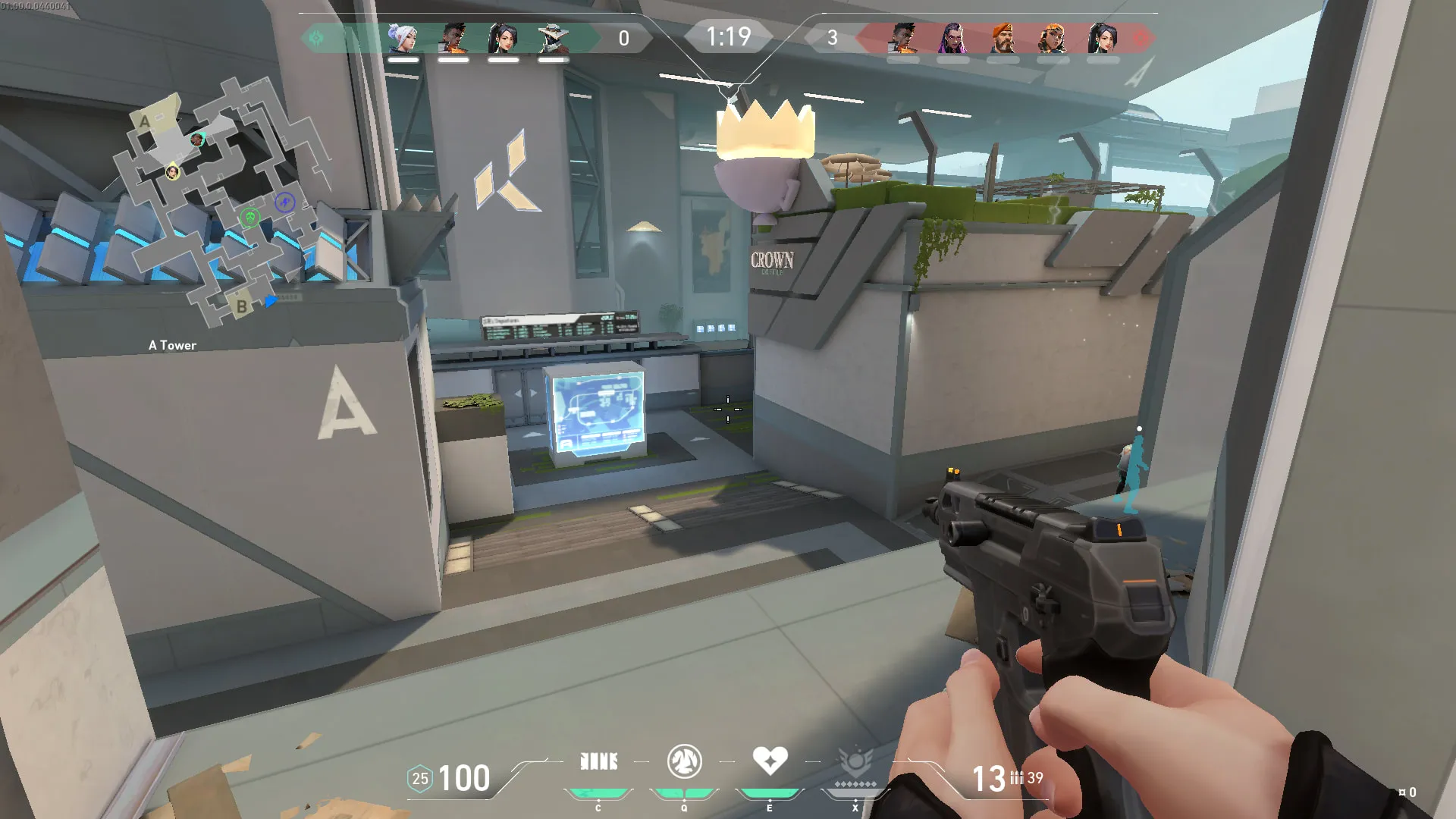Activate the Slow Orb ability icon
1456x819 pixels.
pyautogui.click(x=684, y=761)
